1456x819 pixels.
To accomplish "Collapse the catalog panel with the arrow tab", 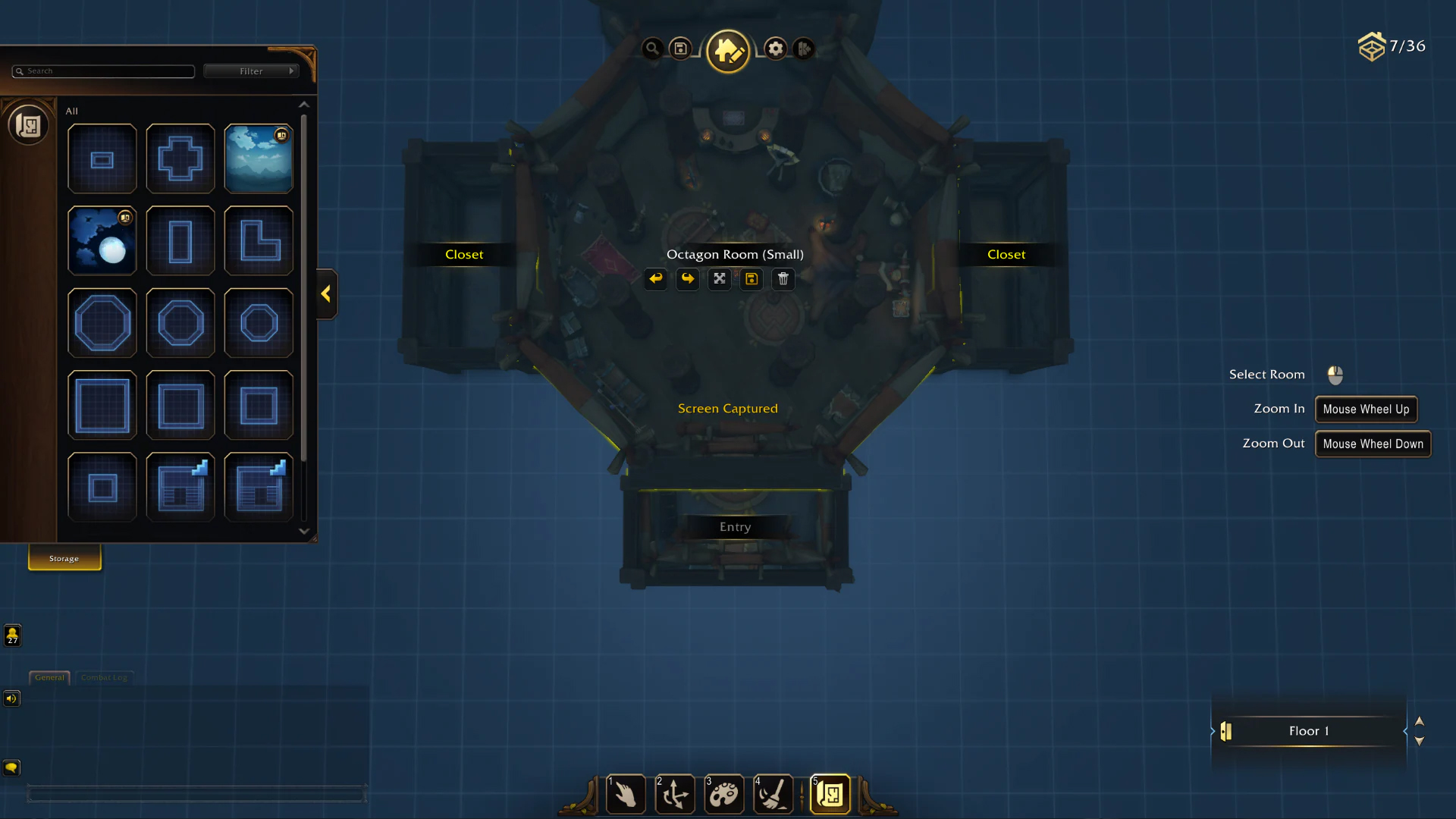I will [326, 294].
